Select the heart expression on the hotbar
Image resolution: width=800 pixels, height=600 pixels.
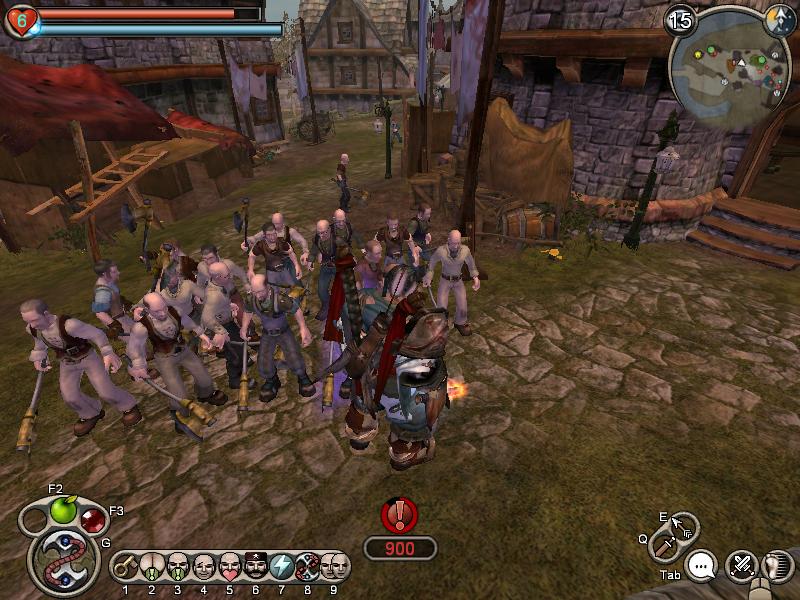tap(230, 567)
